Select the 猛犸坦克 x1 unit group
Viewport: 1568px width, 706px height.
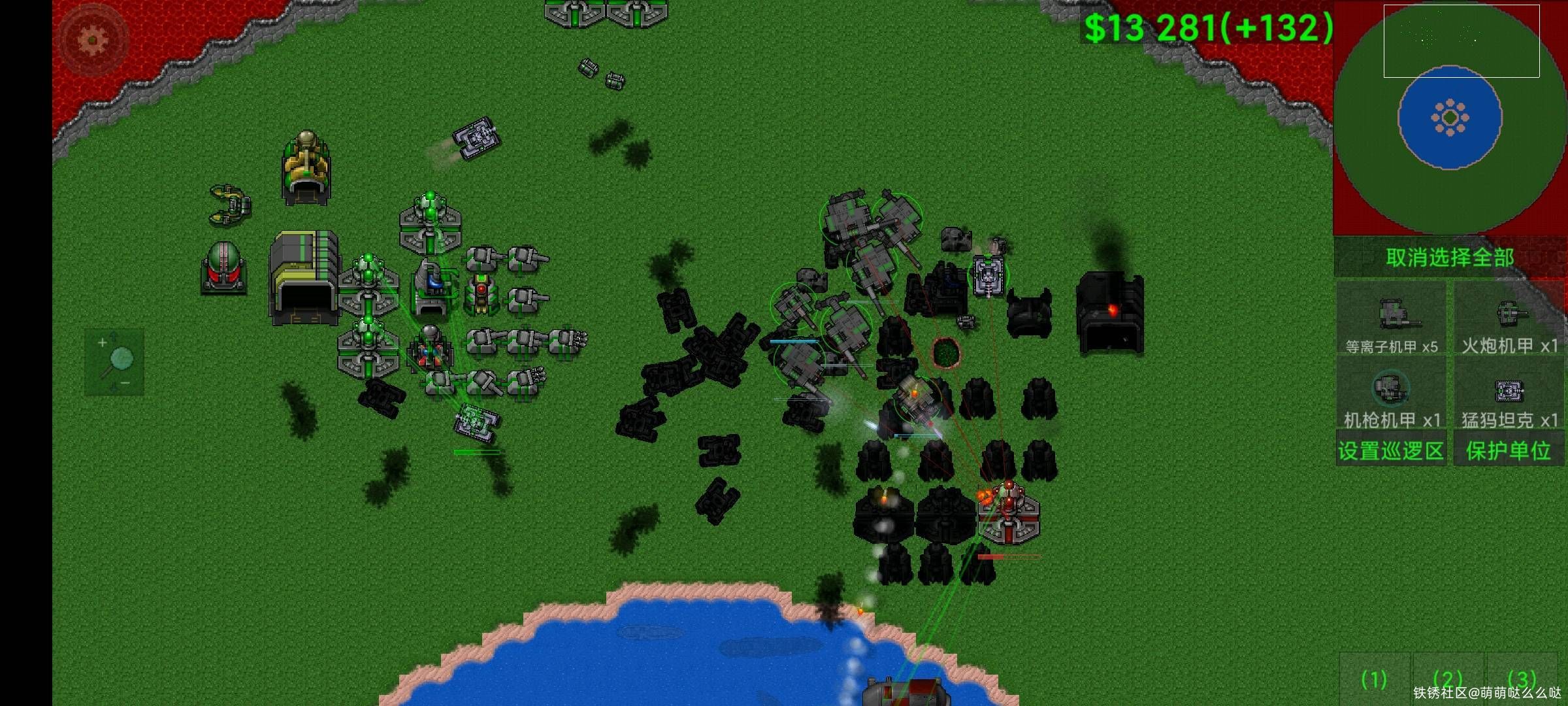tap(1509, 394)
